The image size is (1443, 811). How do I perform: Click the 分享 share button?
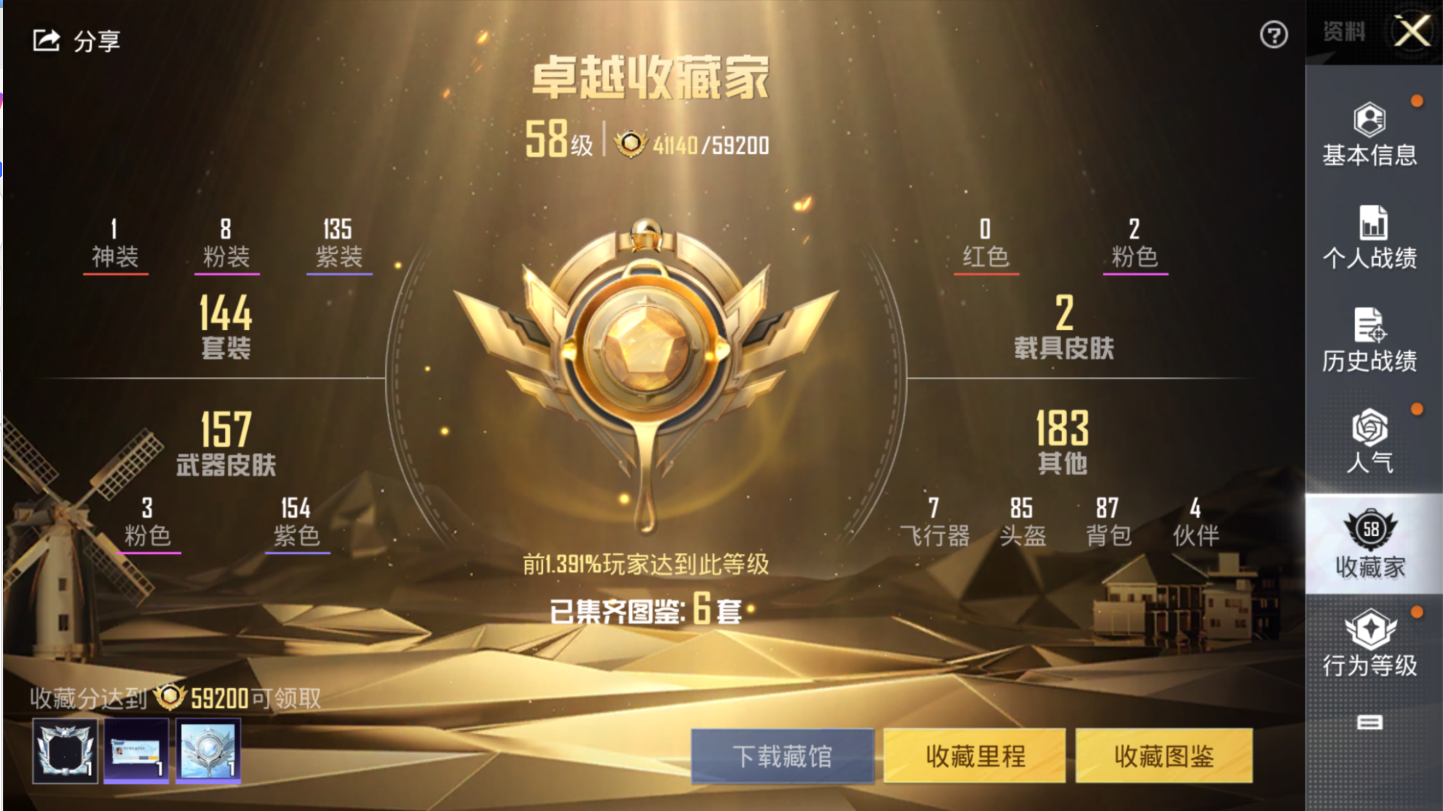pos(76,41)
